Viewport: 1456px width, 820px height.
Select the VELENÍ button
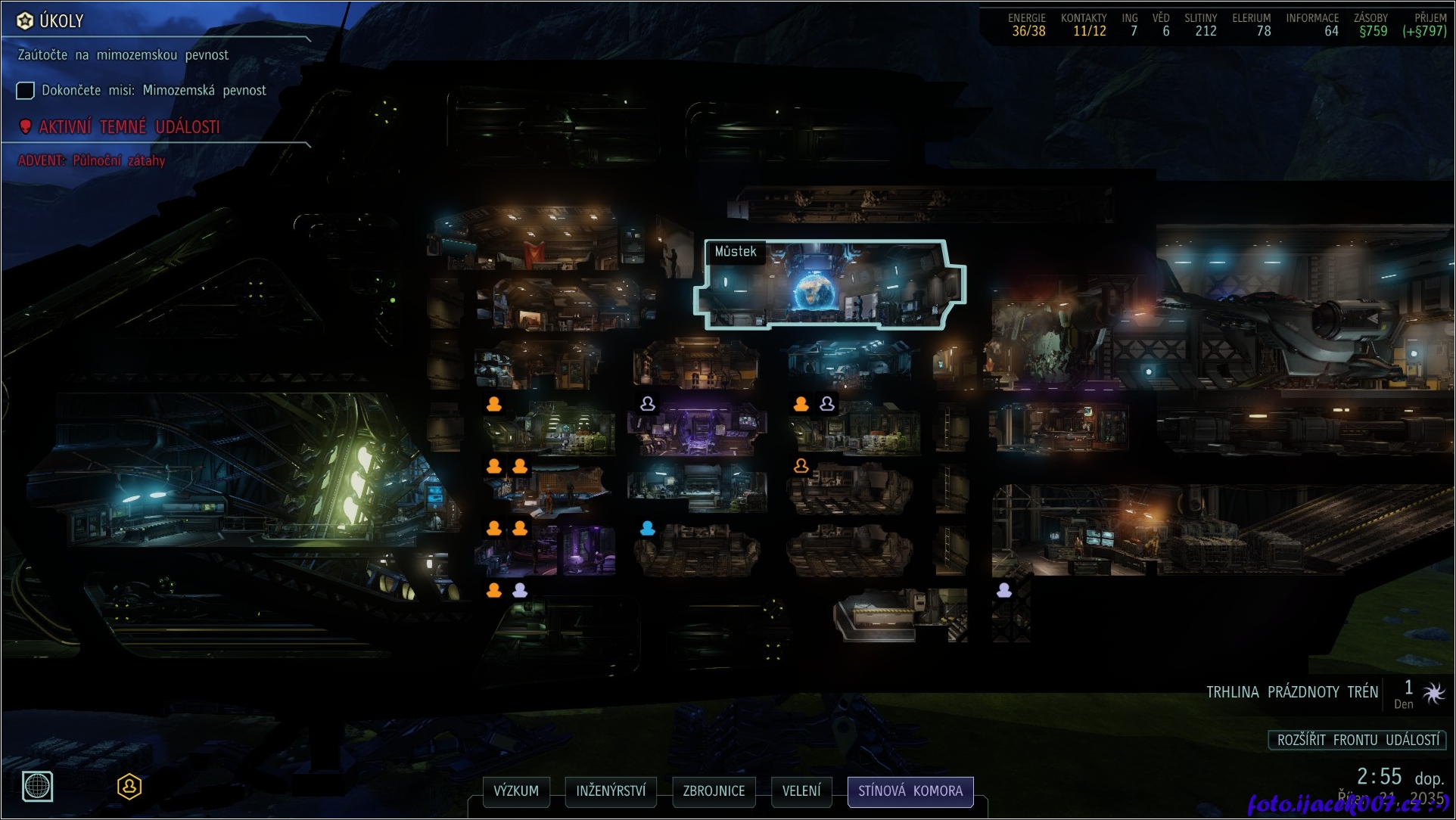(x=801, y=791)
